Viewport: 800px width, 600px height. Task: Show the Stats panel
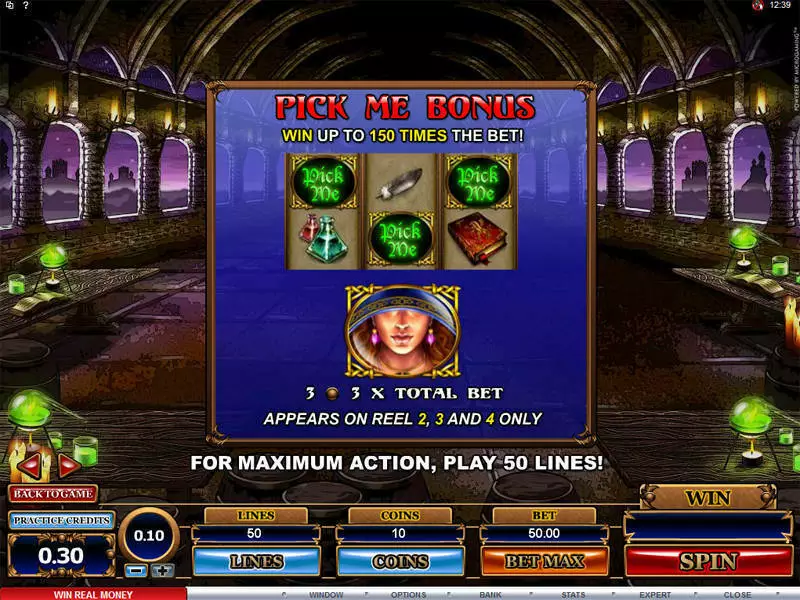[573, 594]
